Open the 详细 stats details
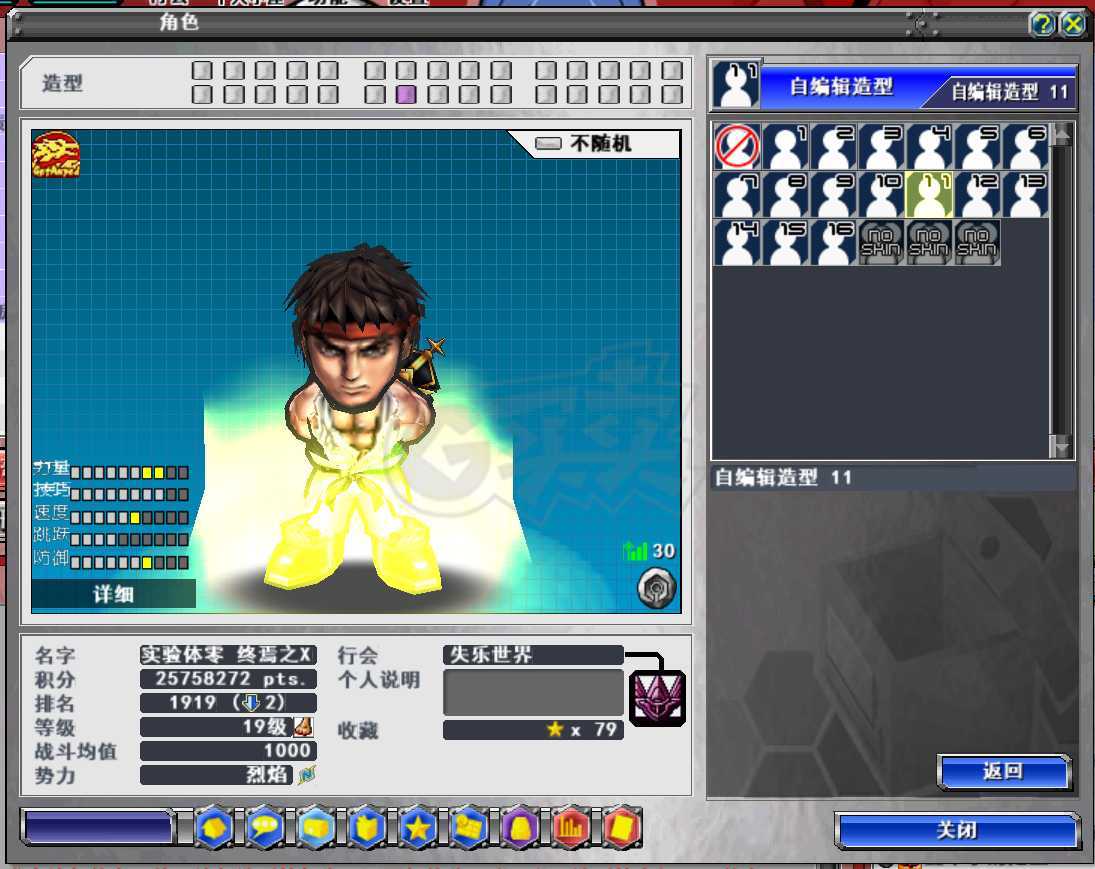Screen dimensions: 1095x869 [x=113, y=595]
